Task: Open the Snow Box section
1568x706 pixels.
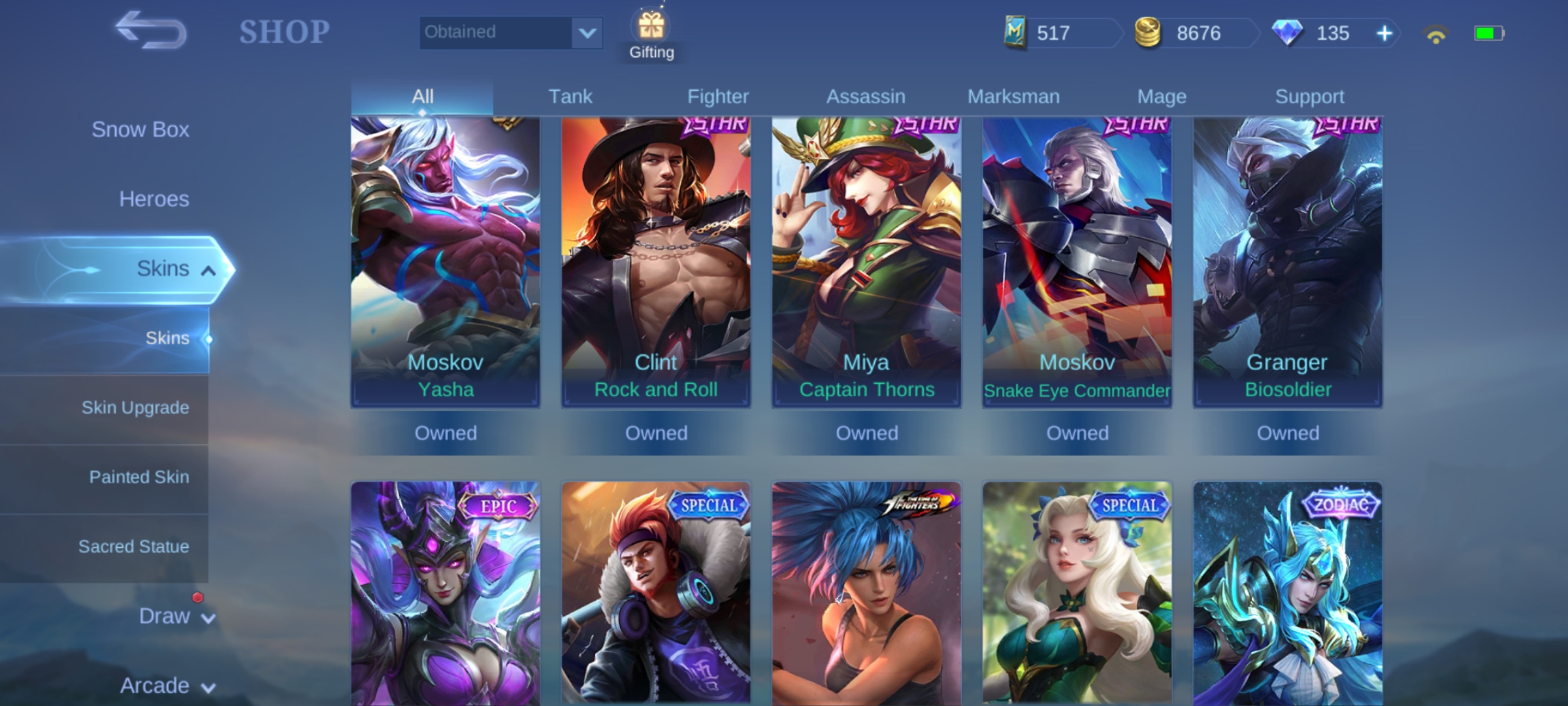Action: pos(140,129)
